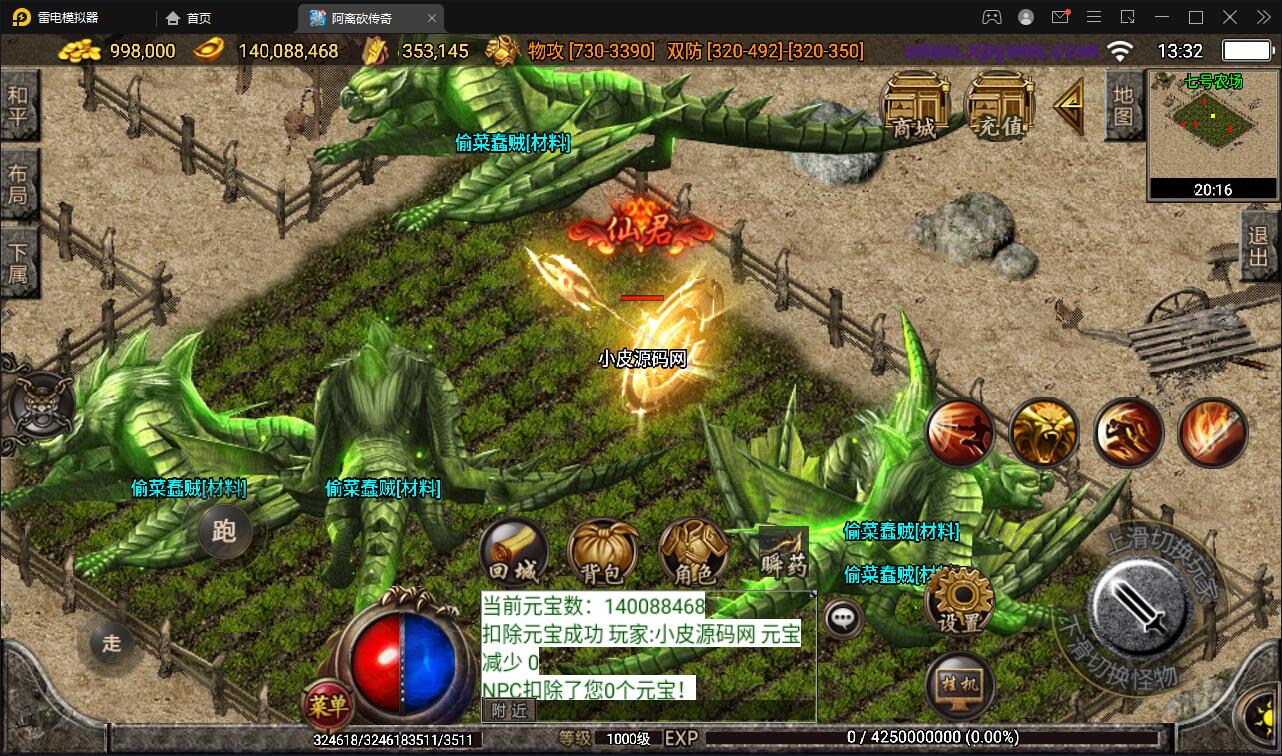Activate the lion roar skill
Viewport: 1282px width, 756px height.
[x=1043, y=433]
